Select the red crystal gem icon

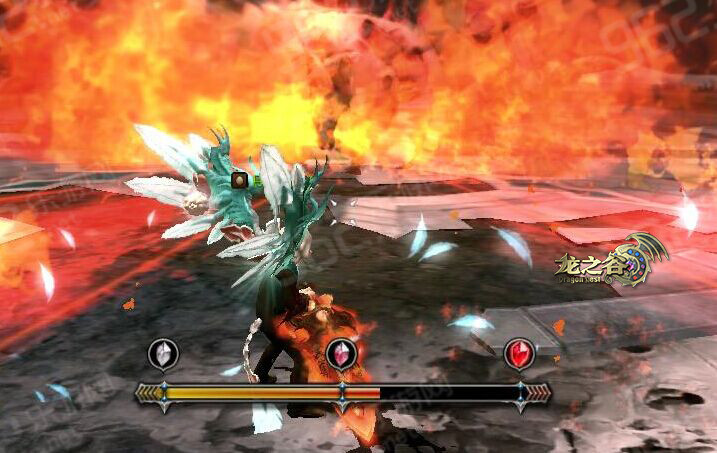click(x=519, y=353)
